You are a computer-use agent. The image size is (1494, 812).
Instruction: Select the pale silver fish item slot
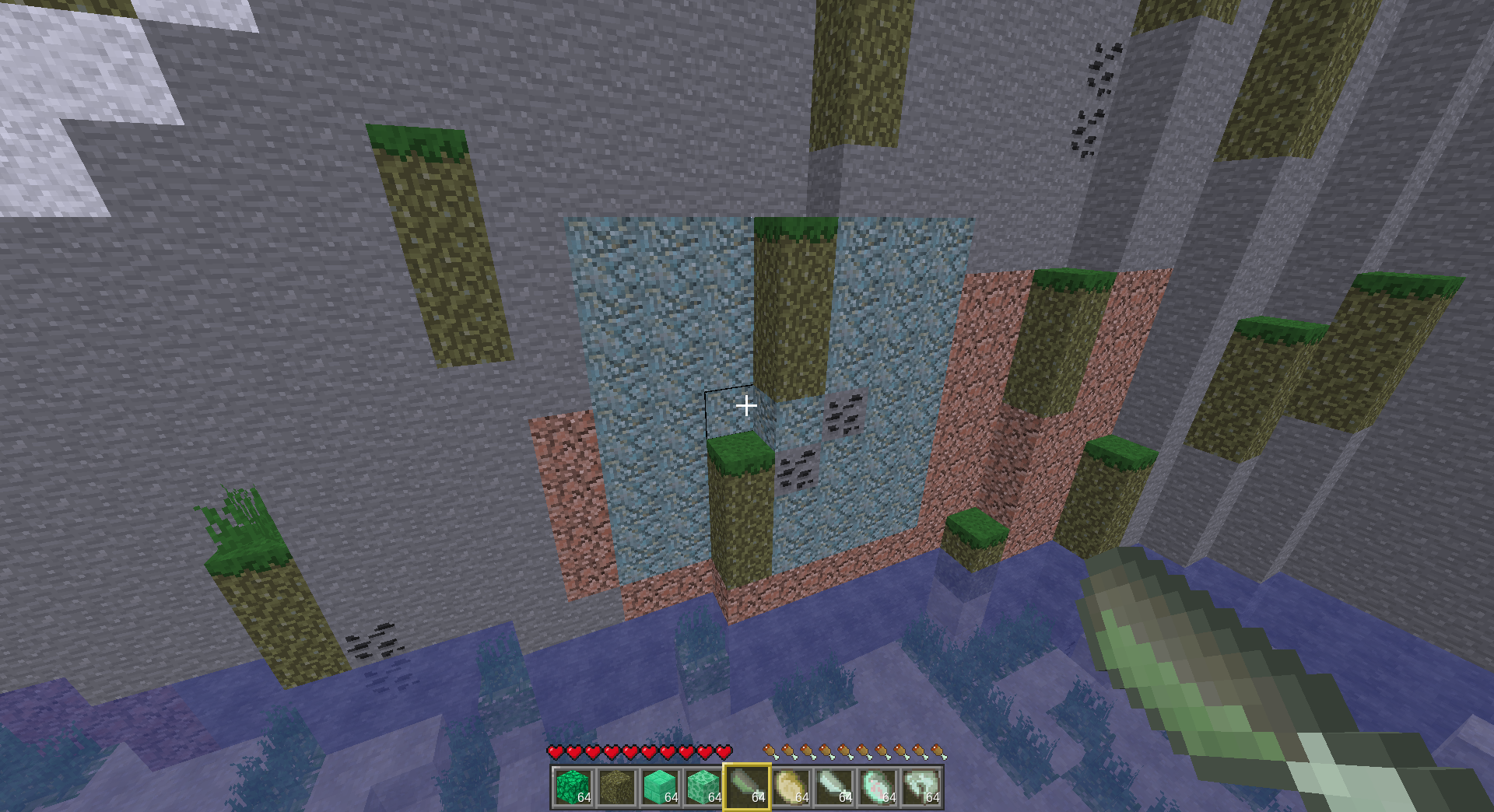[834, 787]
